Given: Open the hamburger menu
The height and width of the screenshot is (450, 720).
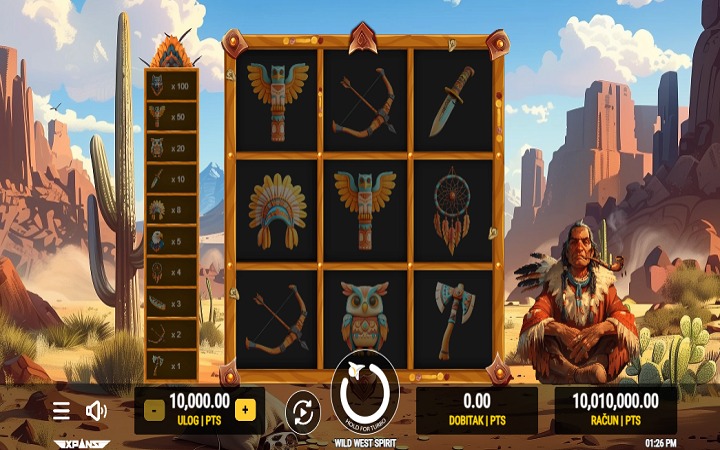Looking at the screenshot, I should click(x=61, y=410).
